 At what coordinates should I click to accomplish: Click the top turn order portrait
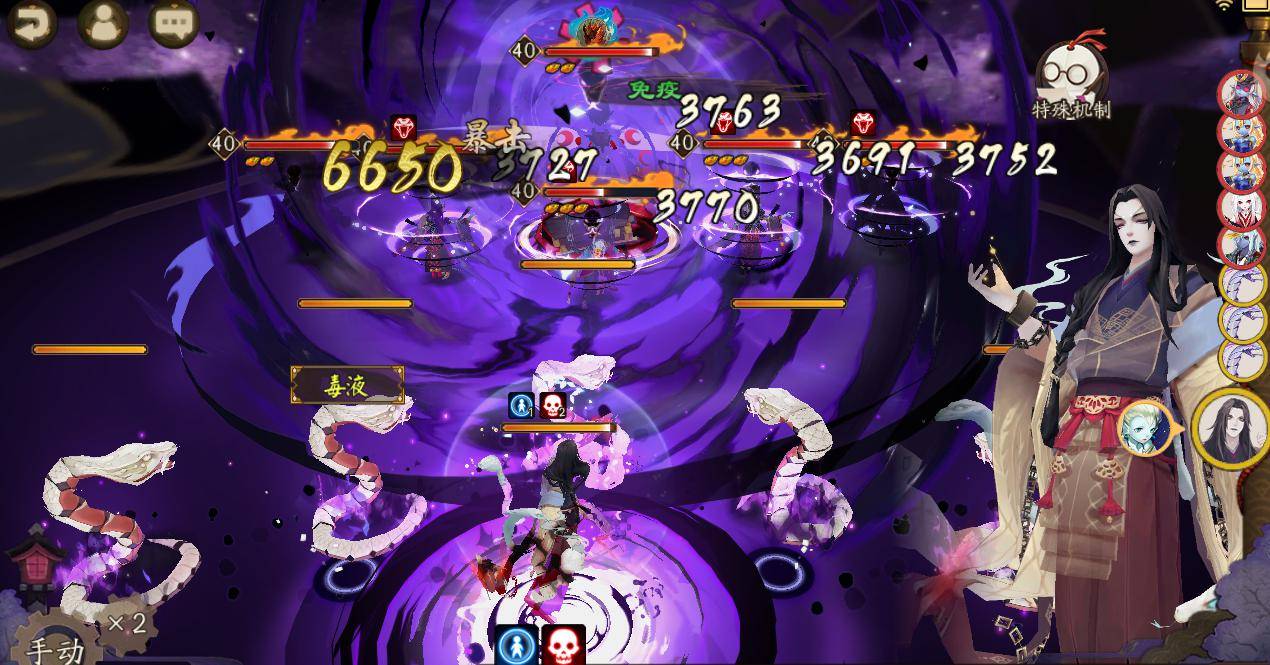pos(1241,93)
